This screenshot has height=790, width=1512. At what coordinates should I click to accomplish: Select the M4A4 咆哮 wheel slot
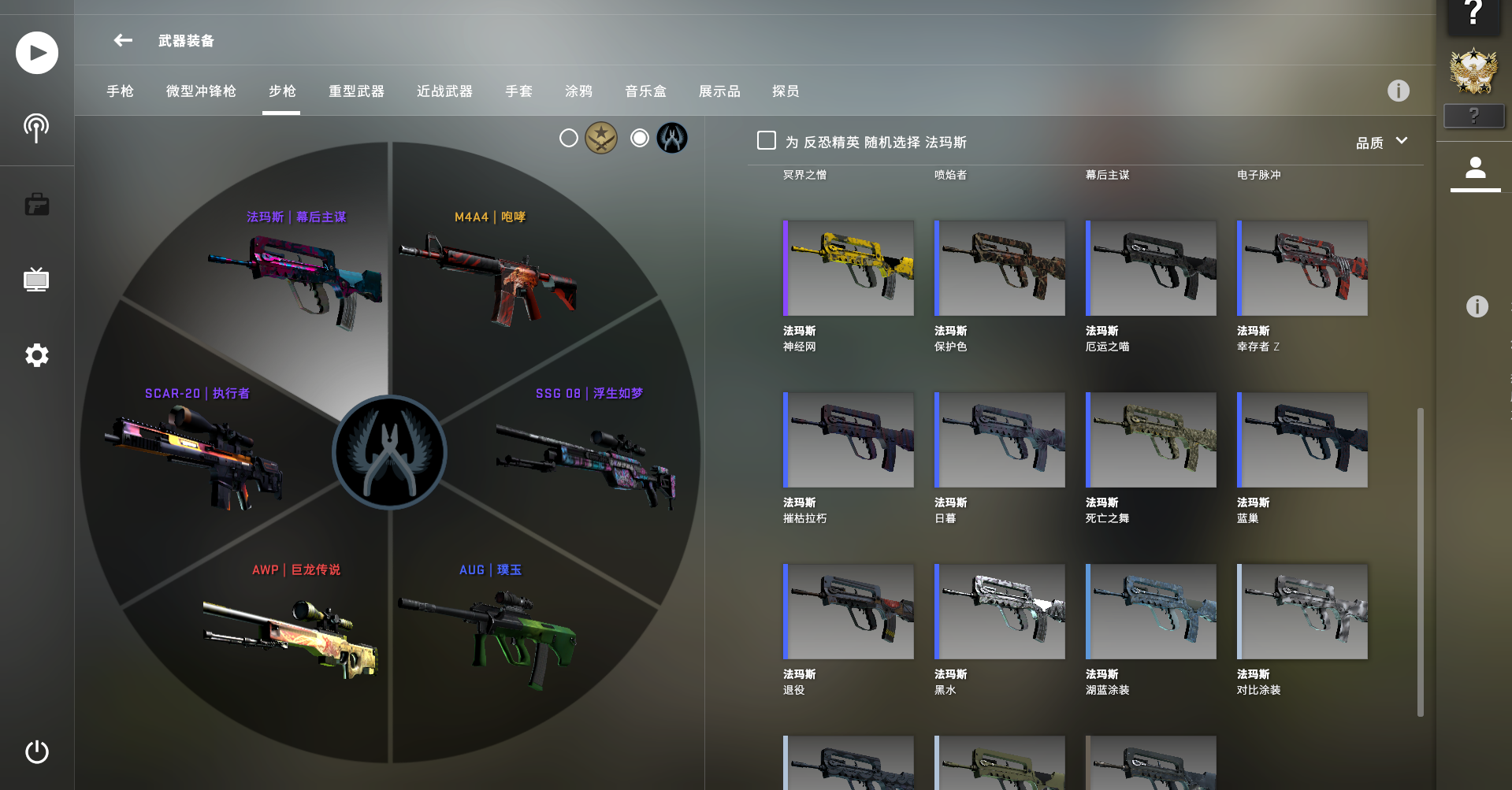489,276
